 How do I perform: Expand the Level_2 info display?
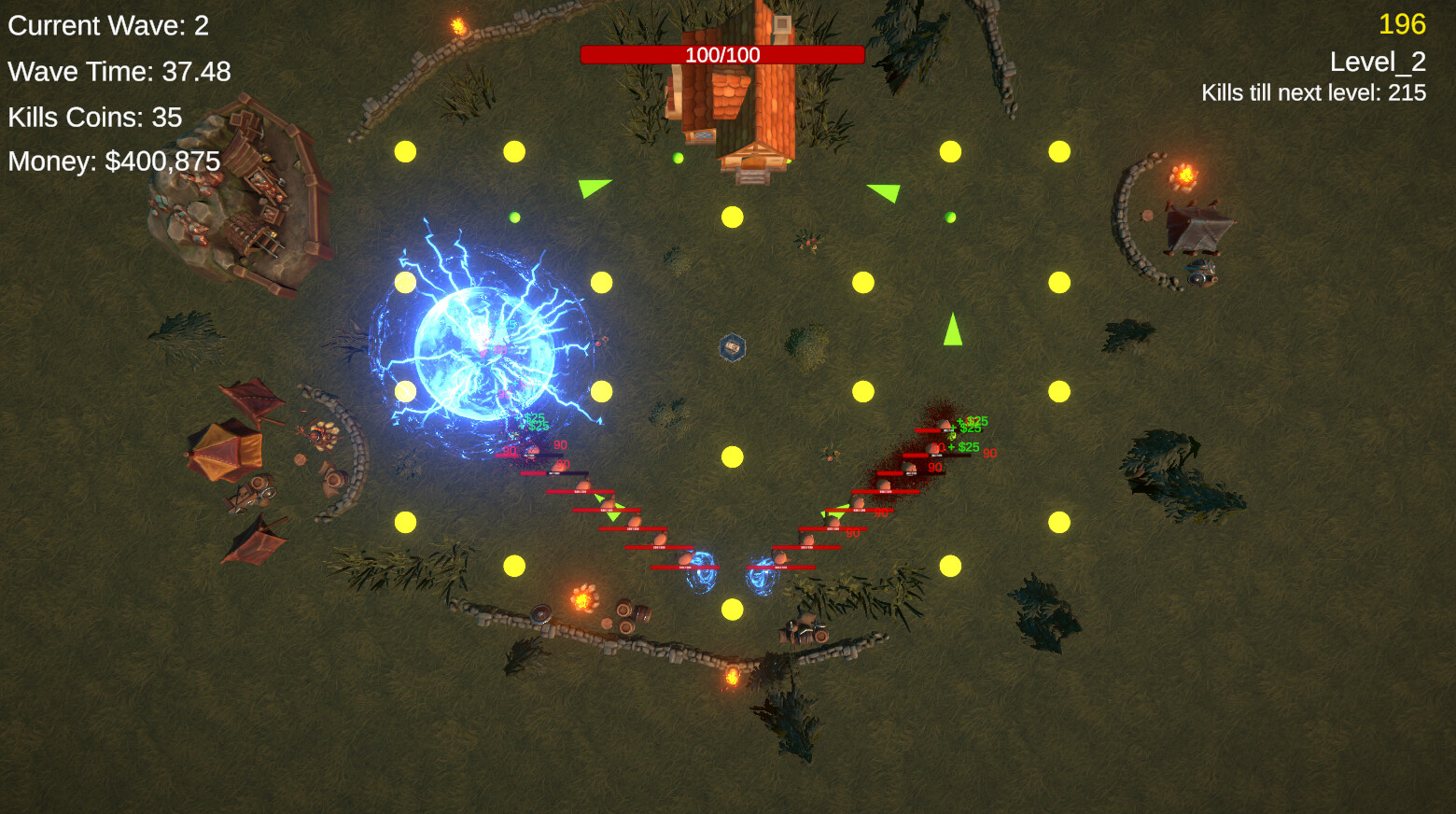1379,62
